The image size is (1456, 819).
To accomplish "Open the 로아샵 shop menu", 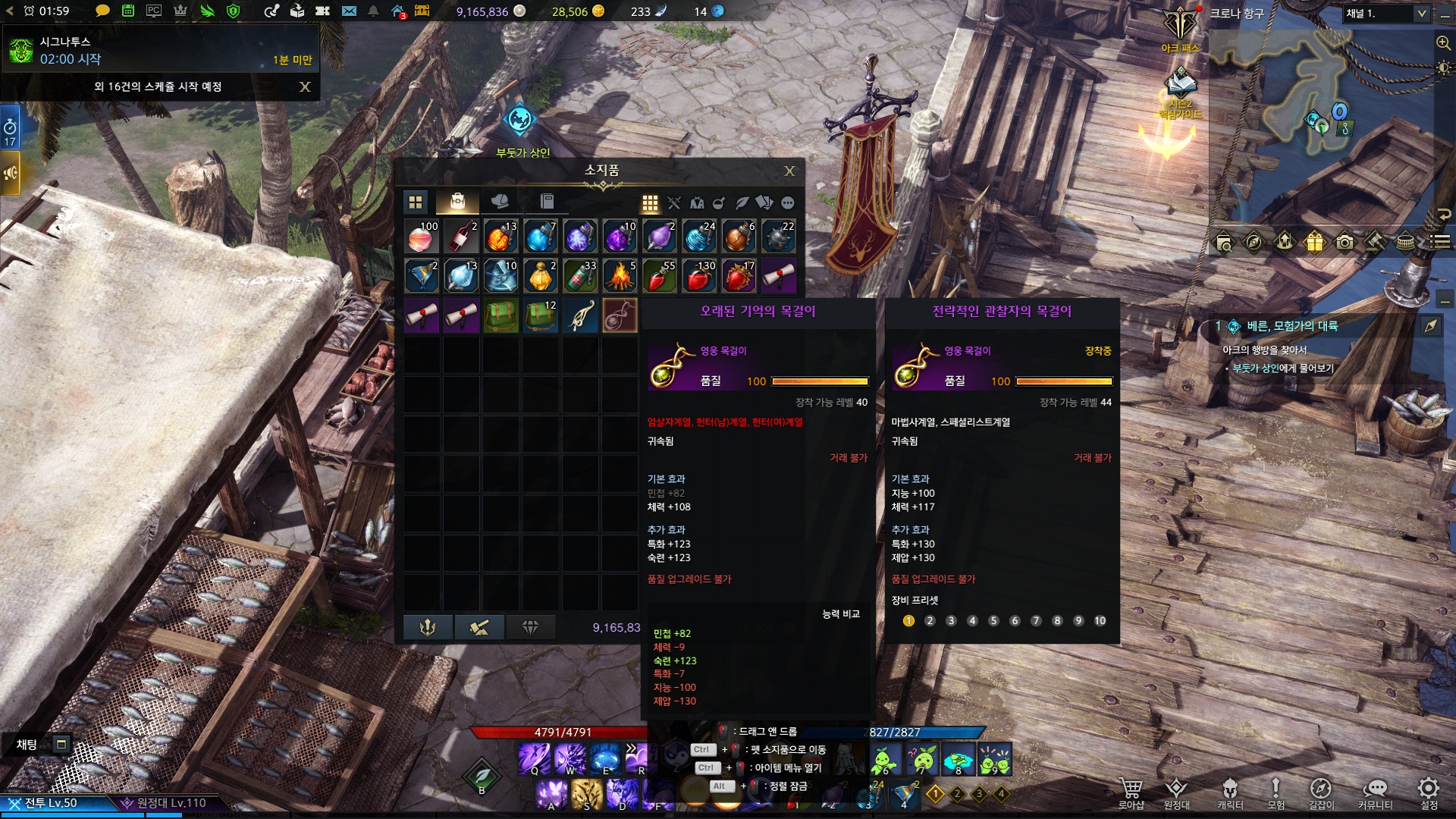I will (1131, 792).
